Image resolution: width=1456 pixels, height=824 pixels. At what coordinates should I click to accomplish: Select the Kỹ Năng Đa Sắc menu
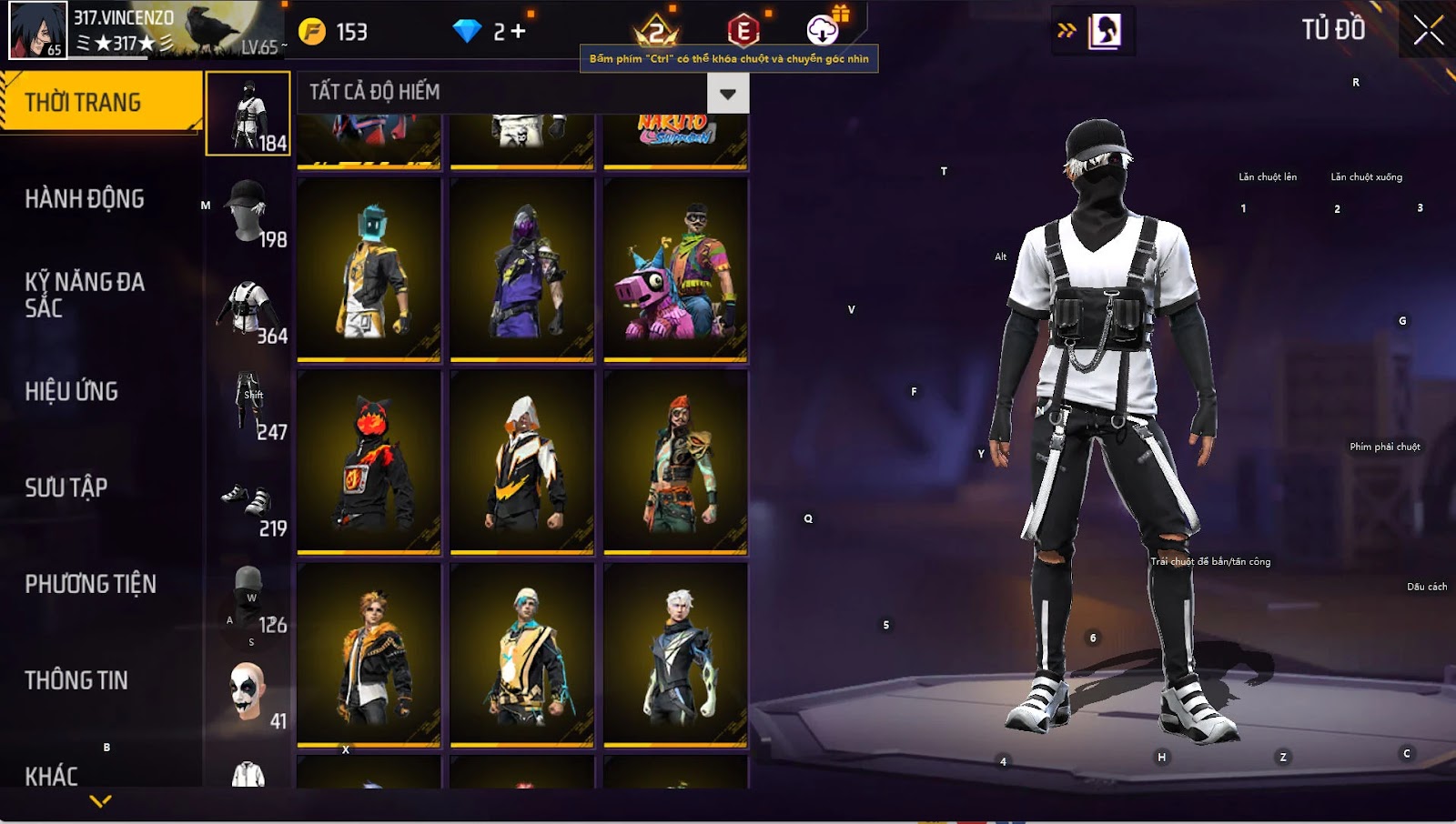tap(85, 294)
